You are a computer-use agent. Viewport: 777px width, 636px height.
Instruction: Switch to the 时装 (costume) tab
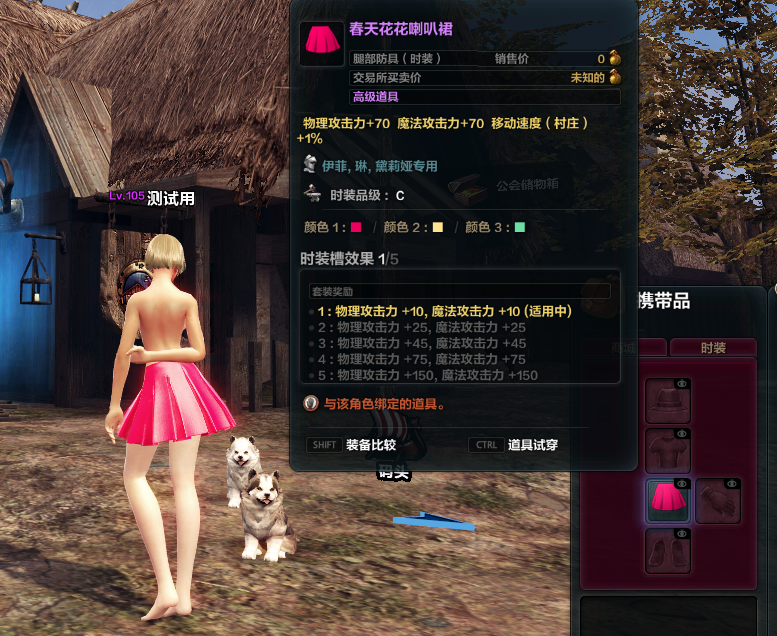click(x=712, y=348)
